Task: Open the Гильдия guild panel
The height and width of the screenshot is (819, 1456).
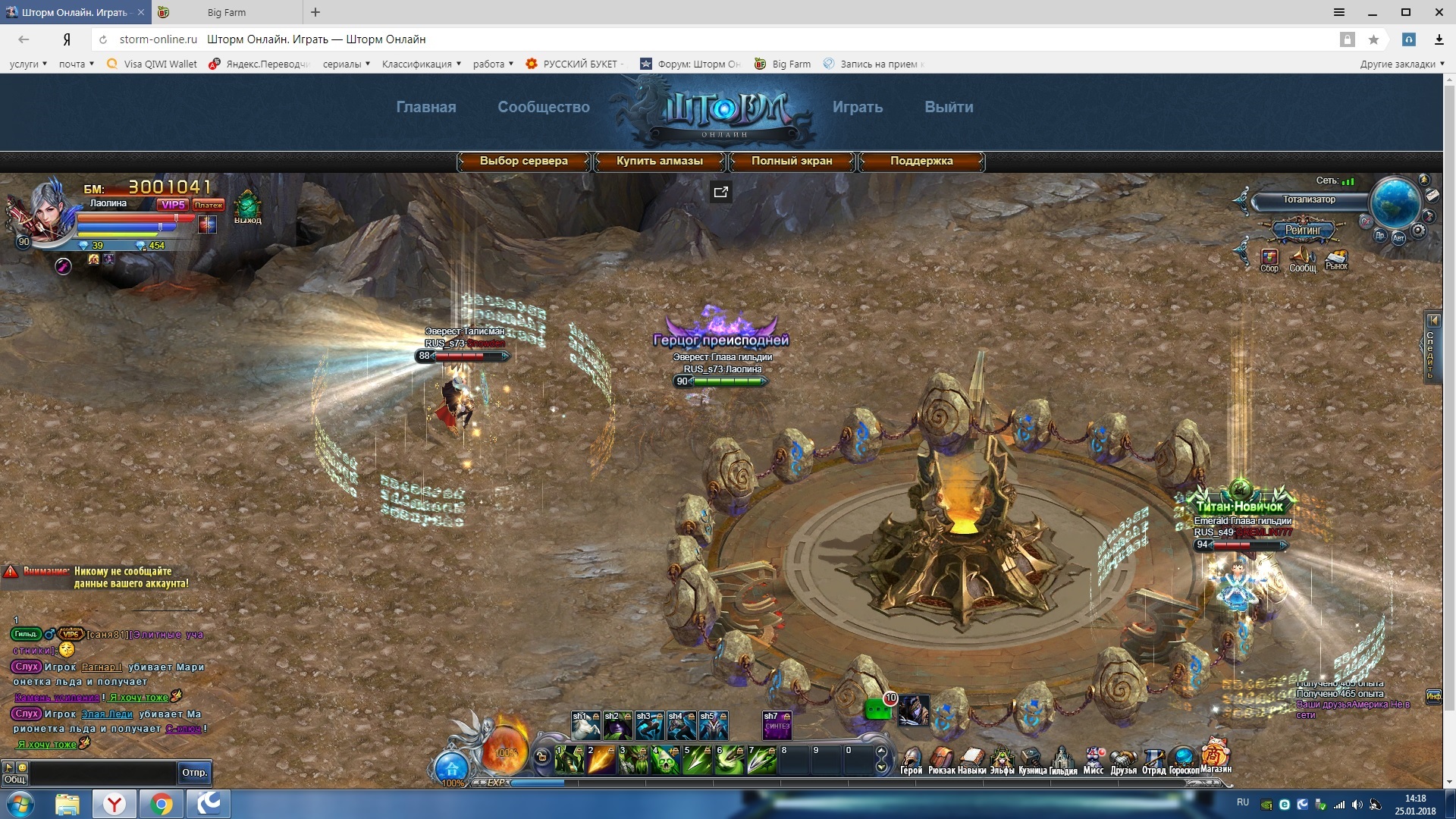Action: click(1063, 760)
